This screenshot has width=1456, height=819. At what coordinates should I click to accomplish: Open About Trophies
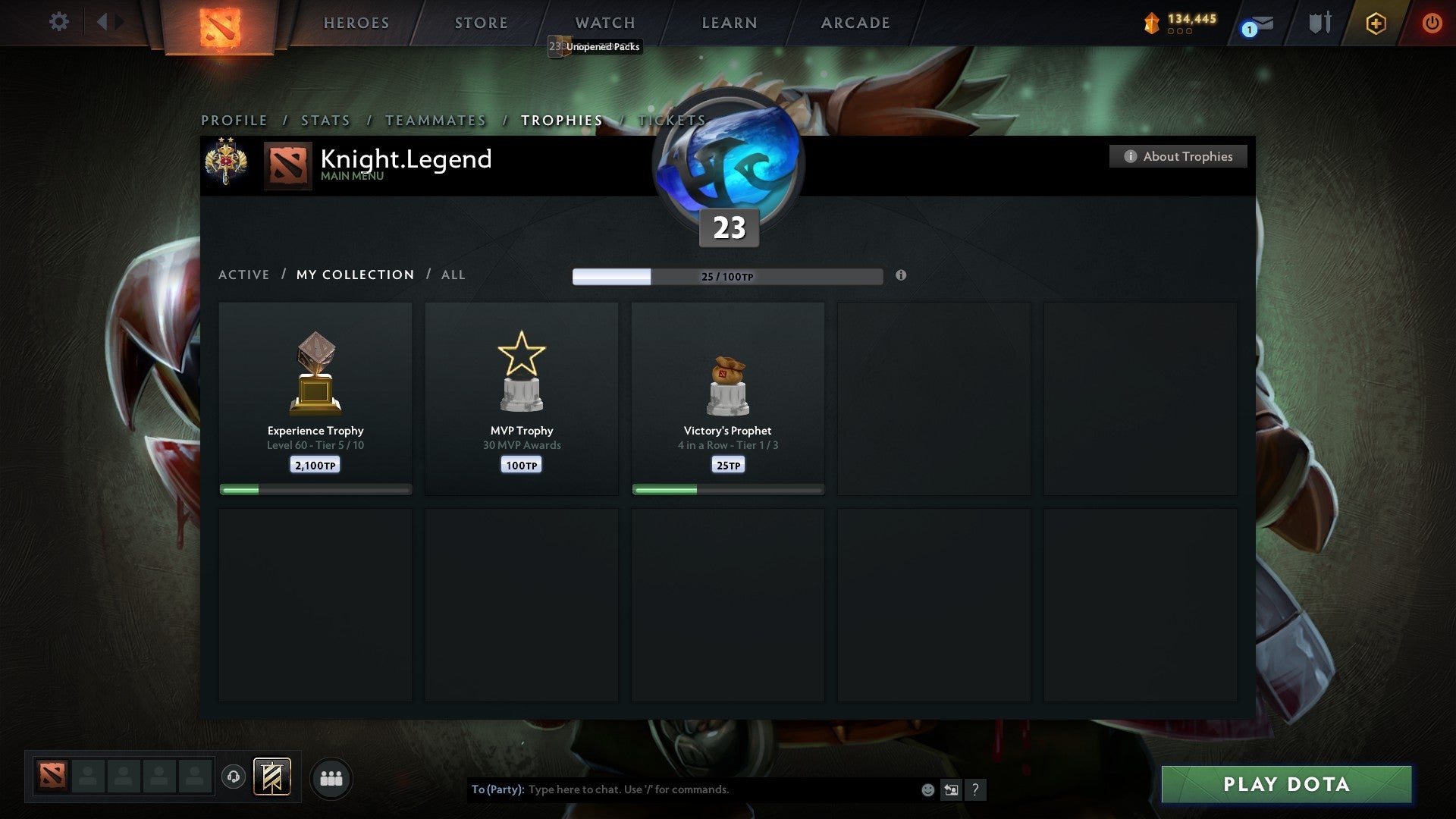coord(1178,156)
